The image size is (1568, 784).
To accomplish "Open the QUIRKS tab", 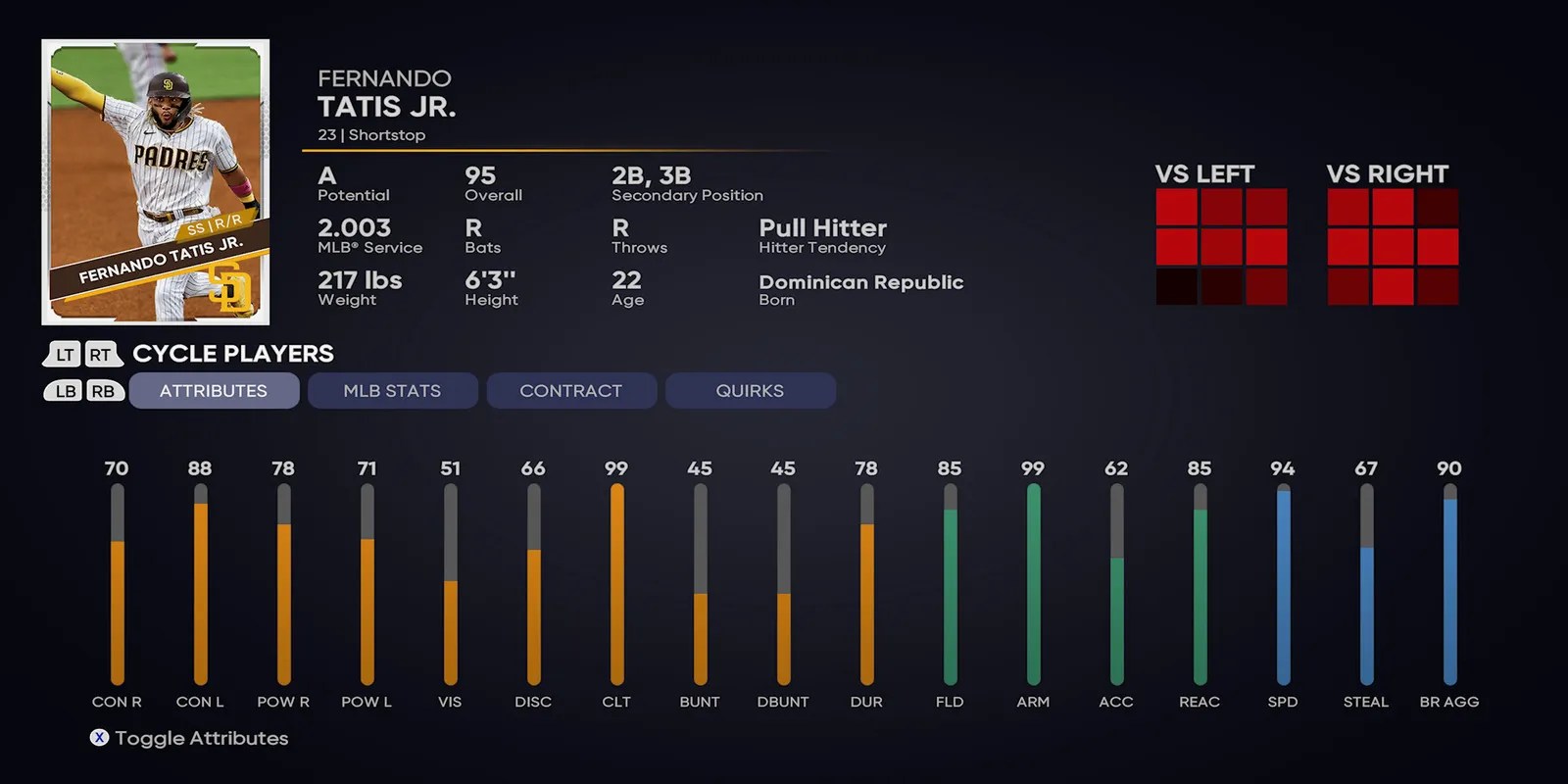I will coord(751,390).
